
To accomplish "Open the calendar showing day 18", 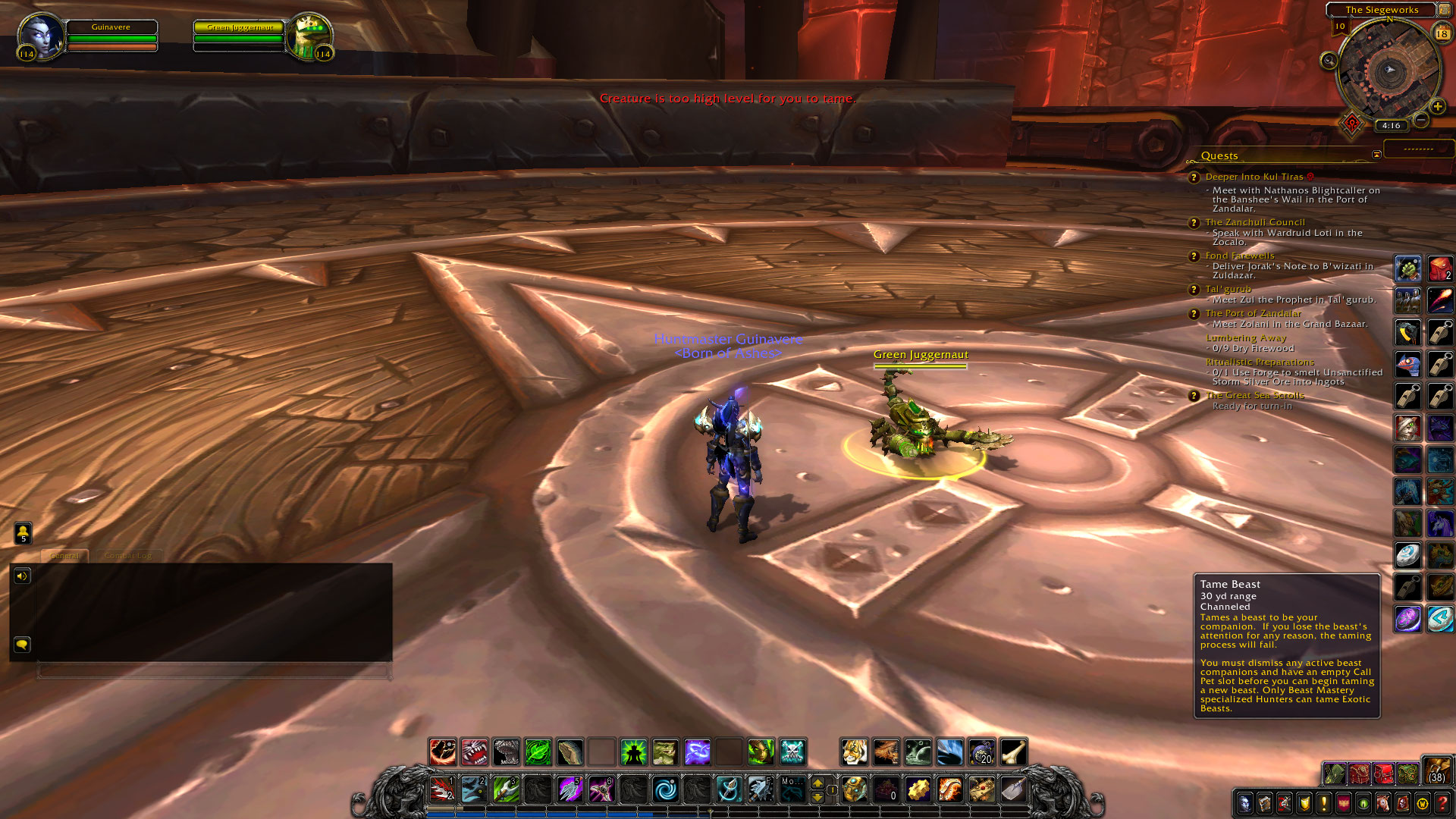I will (x=1442, y=33).
